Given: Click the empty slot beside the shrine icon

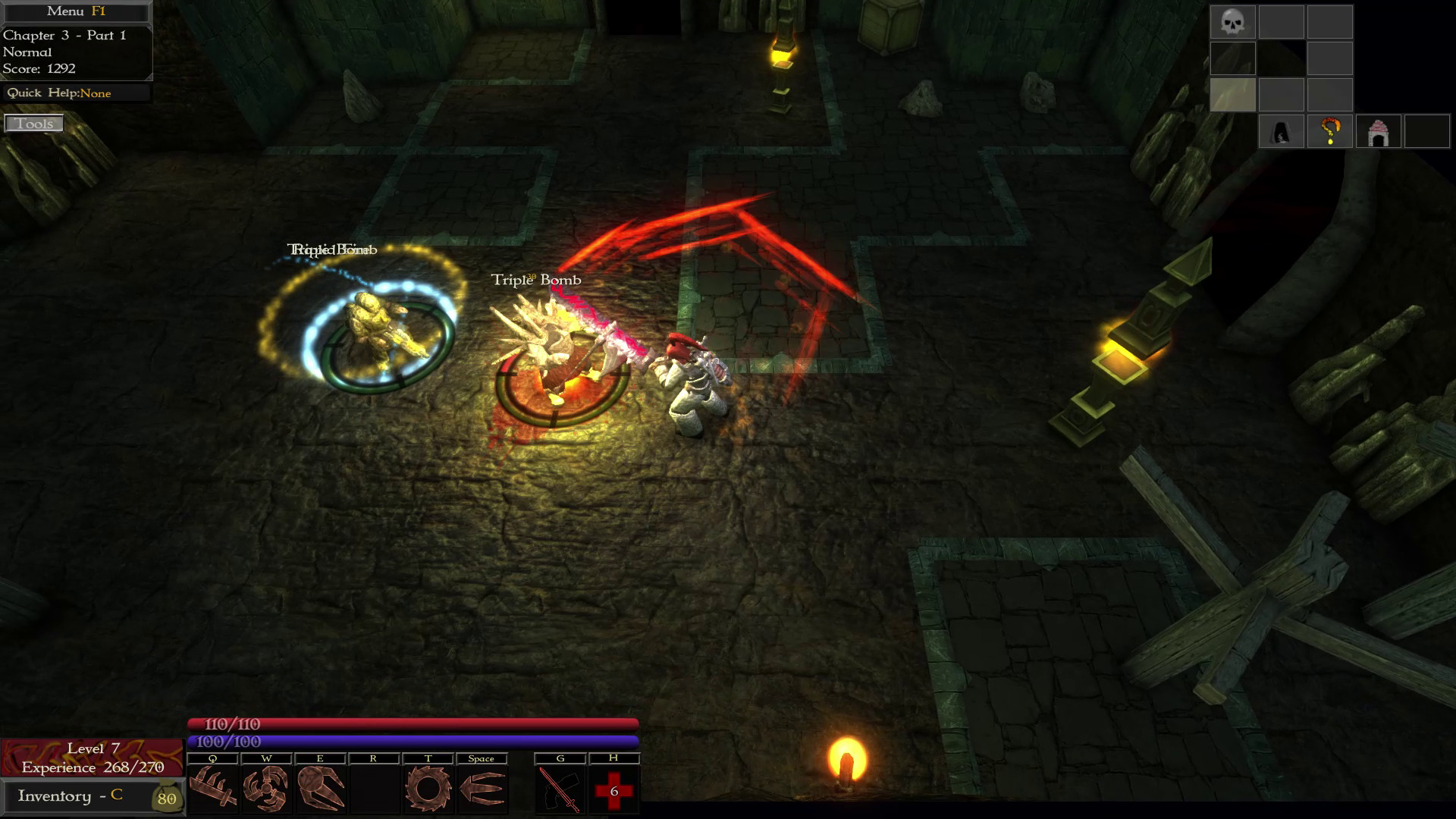Looking at the screenshot, I should (1428, 133).
